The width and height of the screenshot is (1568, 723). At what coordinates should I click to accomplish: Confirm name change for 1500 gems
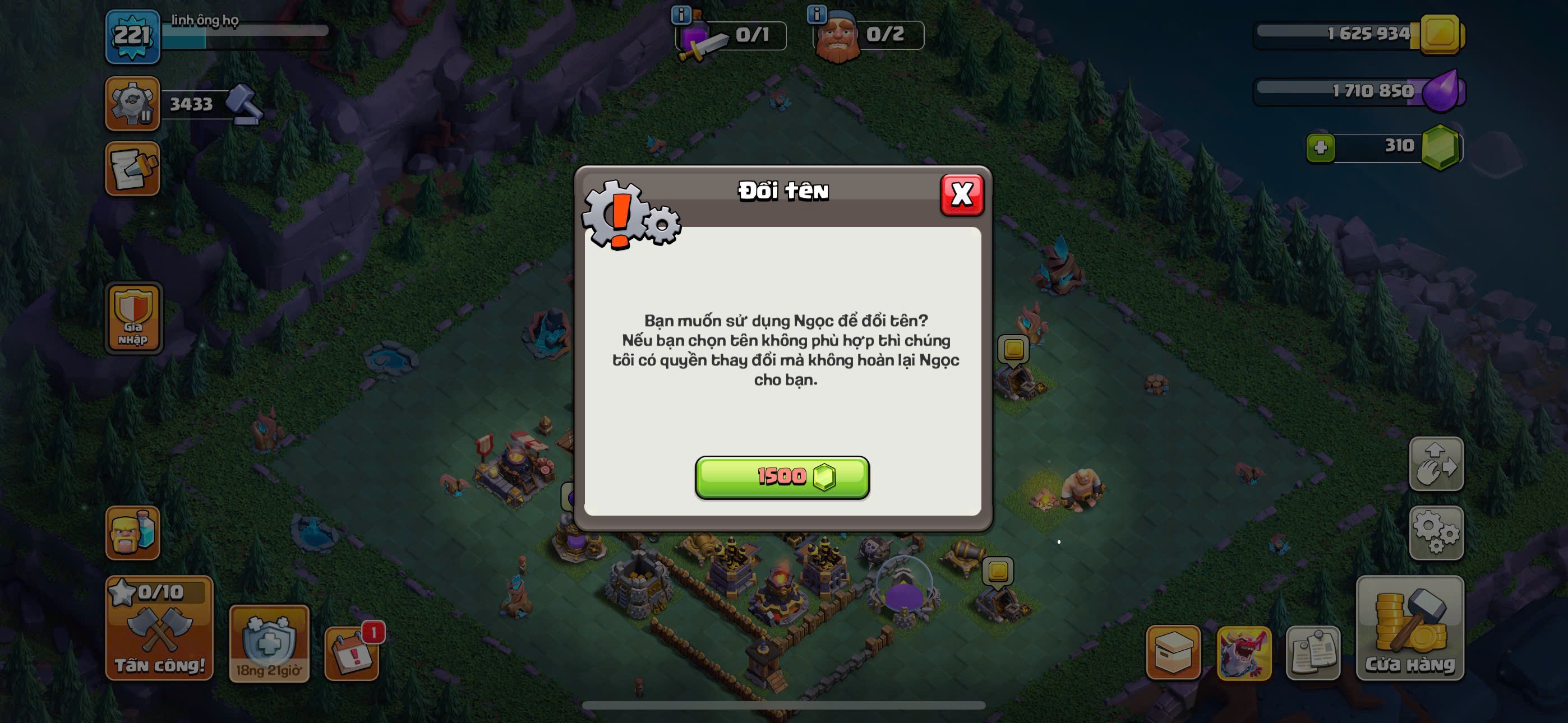tap(782, 477)
